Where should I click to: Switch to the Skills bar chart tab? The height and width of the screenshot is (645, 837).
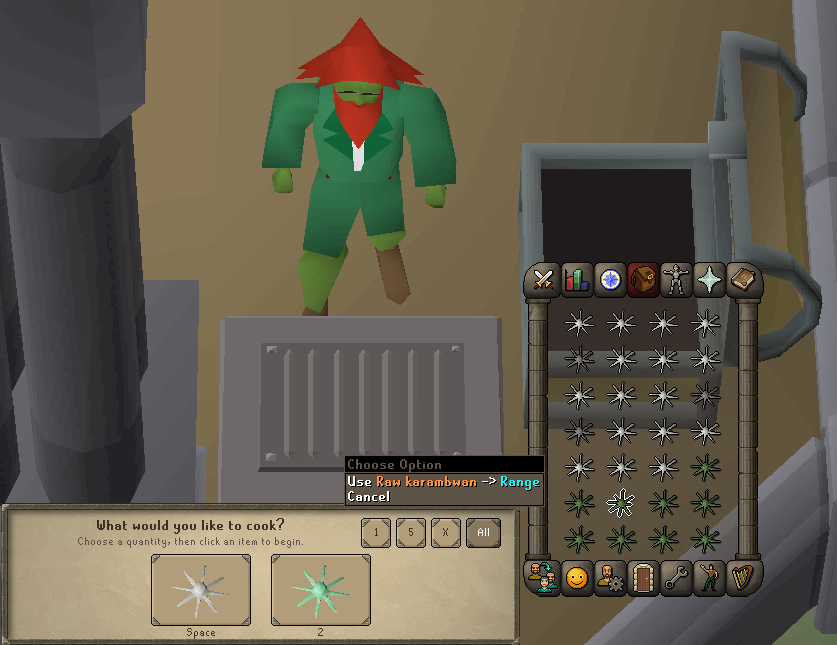pos(577,280)
